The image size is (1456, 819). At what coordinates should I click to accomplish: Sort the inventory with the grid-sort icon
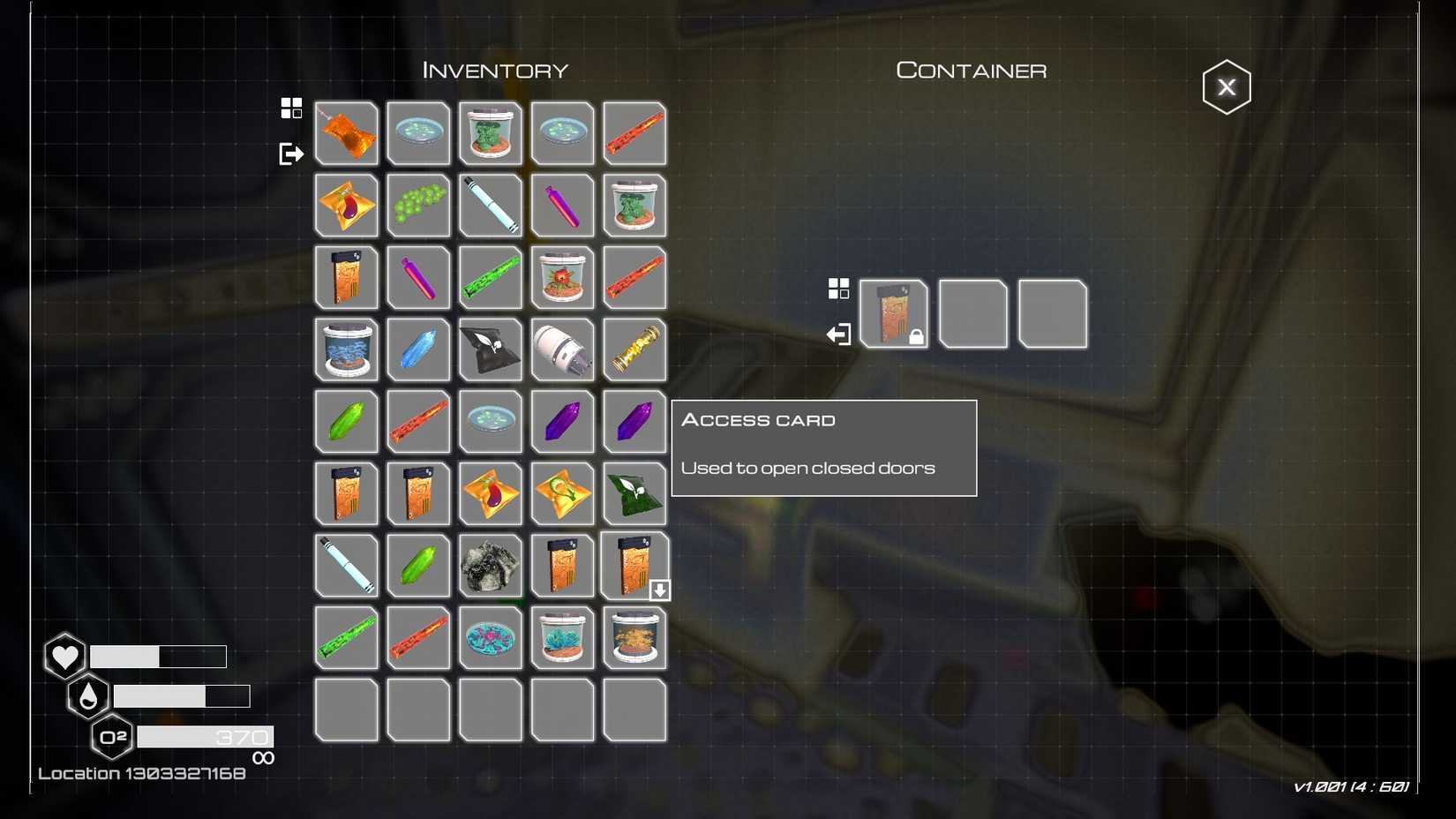pos(289,108)
